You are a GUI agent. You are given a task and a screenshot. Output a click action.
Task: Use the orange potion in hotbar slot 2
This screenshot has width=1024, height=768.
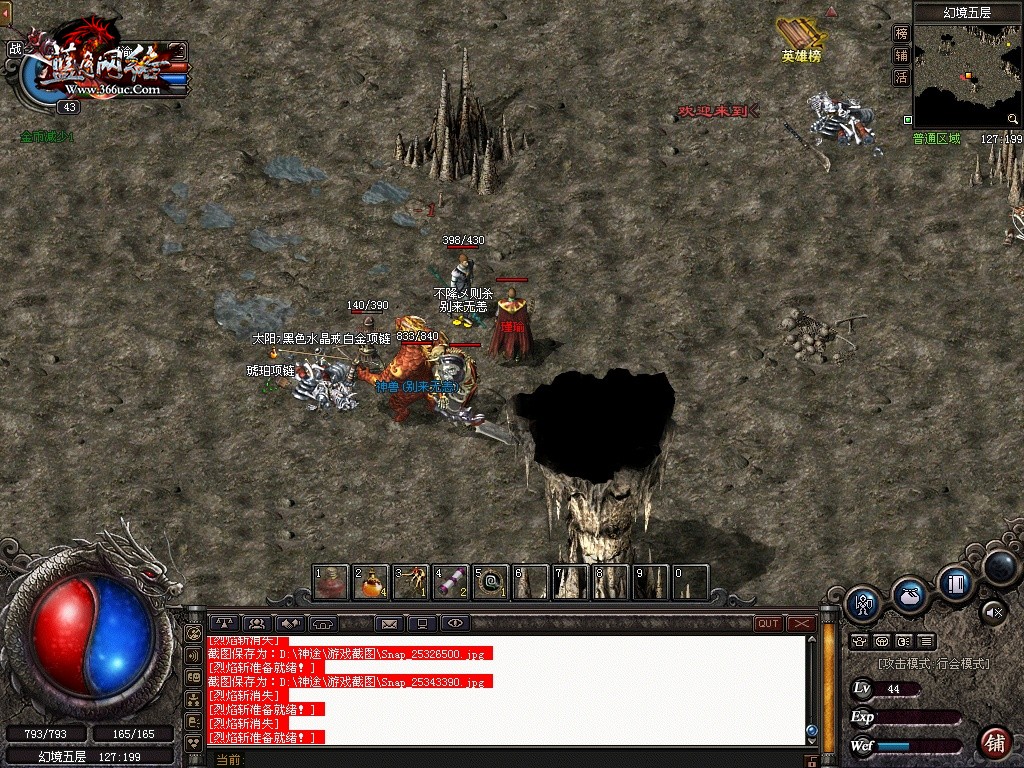[371, 583]
